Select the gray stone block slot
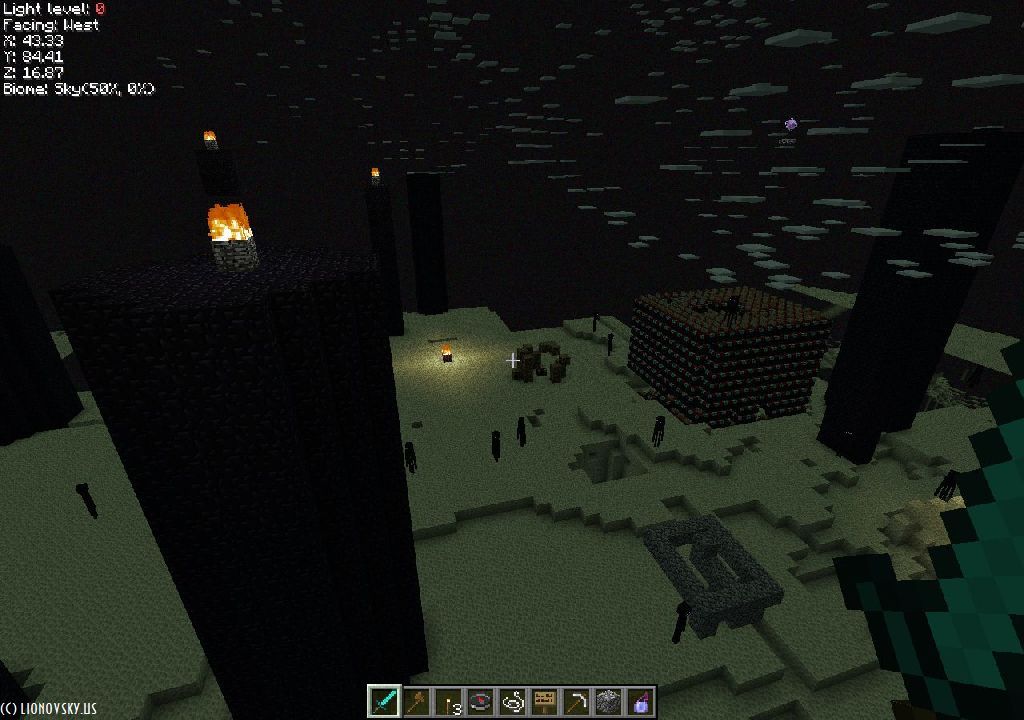The image size is (1024, 720). [x=608, y=701]
